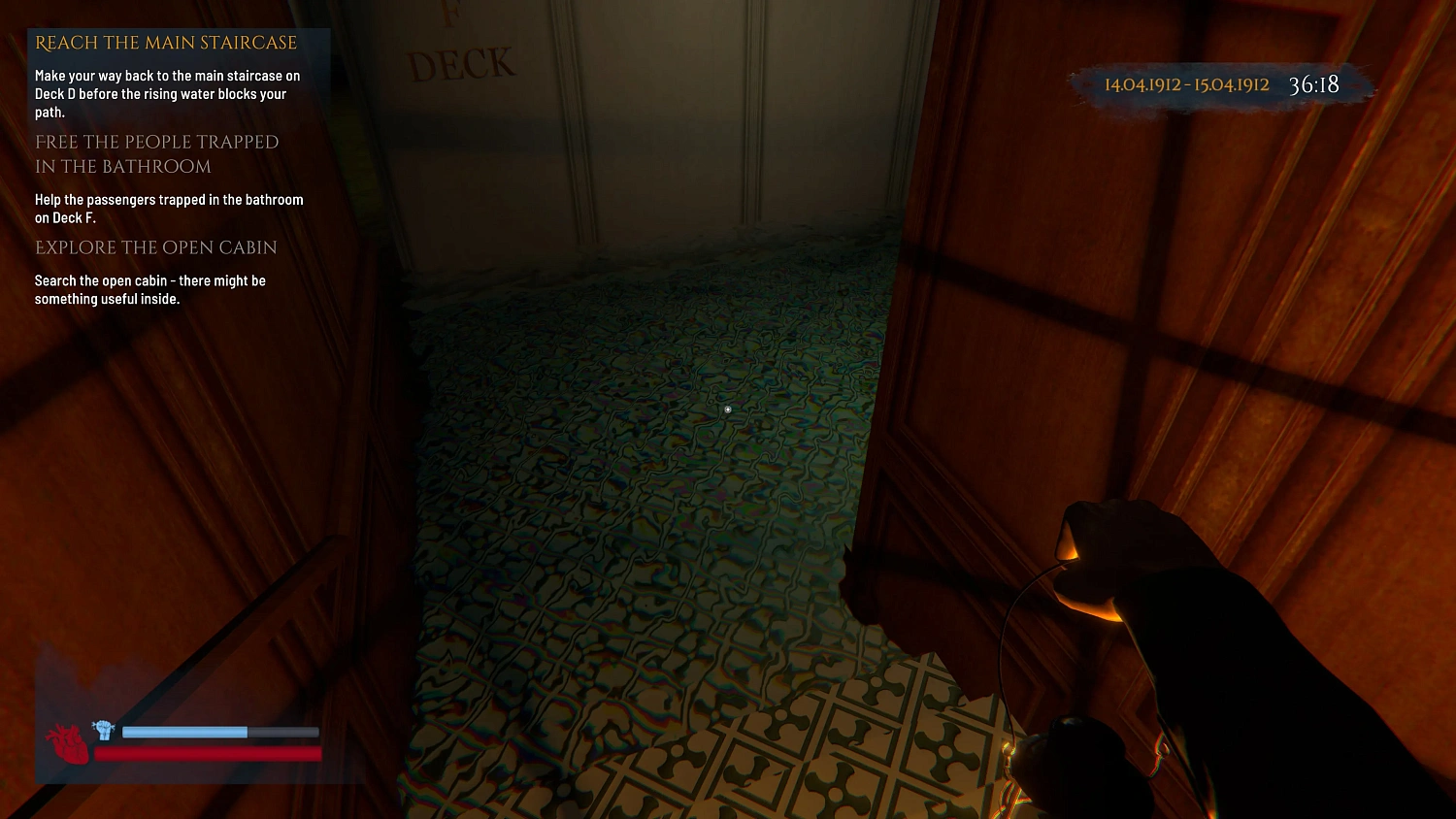Toggle the EXPLORE THE OPEN CABIN objective

coord(155,247)
